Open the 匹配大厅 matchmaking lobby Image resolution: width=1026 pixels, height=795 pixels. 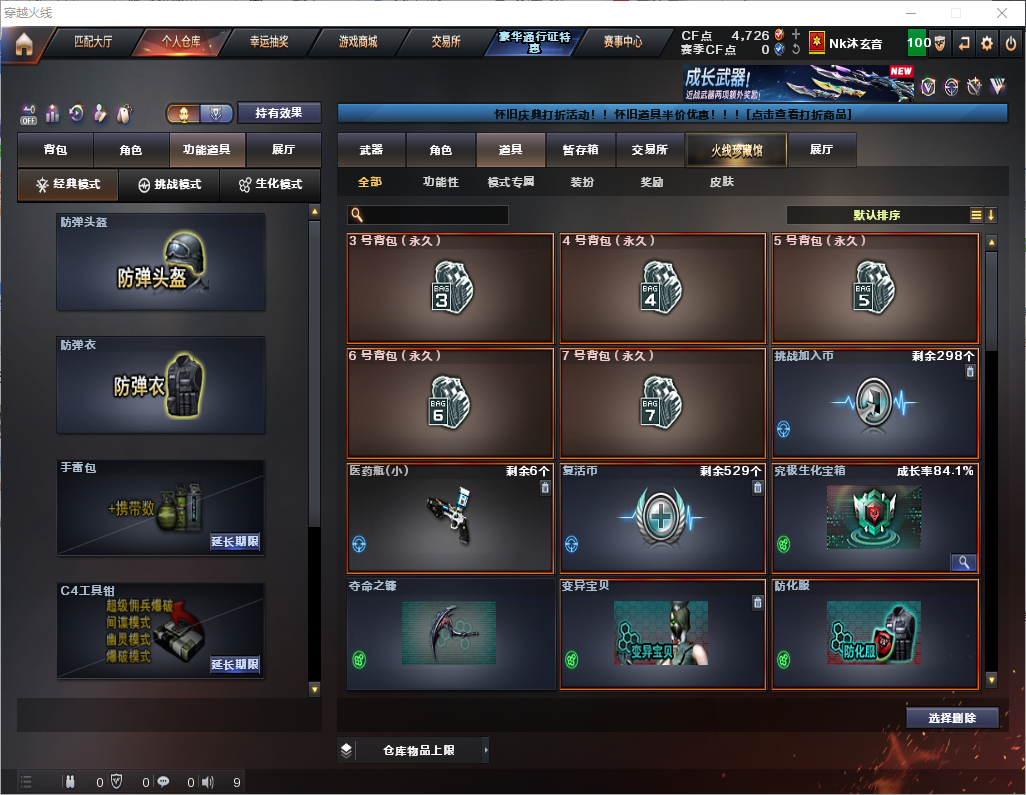click(95, 42)
